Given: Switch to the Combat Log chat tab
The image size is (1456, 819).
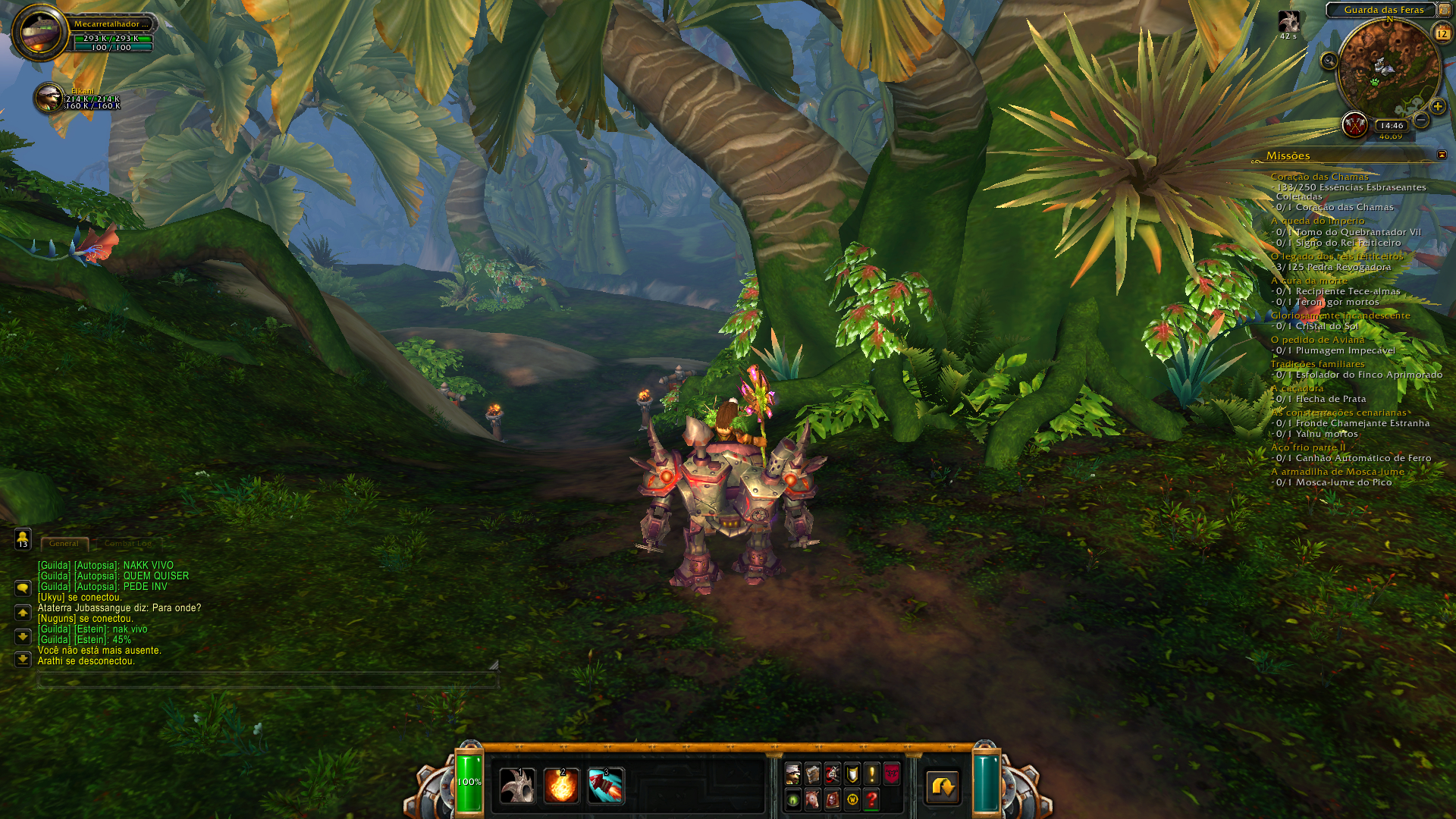Looking at the screenshot, I should (127, 543).
